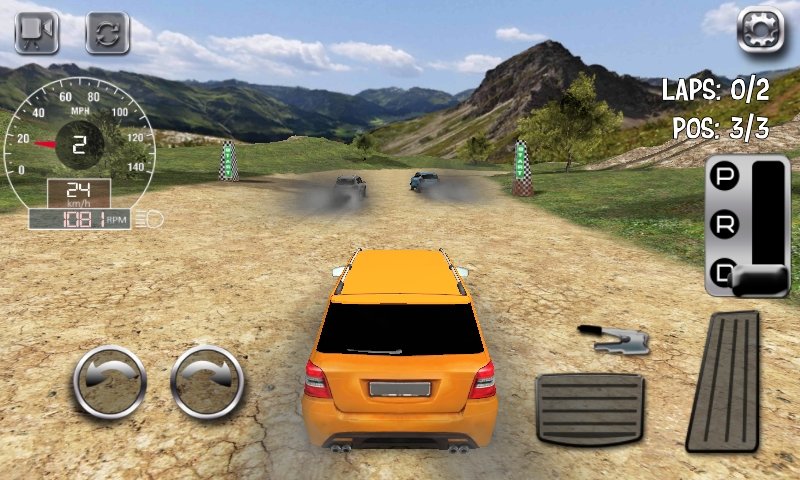Toggle the headlights icon beside RPM

coord(154,219)
